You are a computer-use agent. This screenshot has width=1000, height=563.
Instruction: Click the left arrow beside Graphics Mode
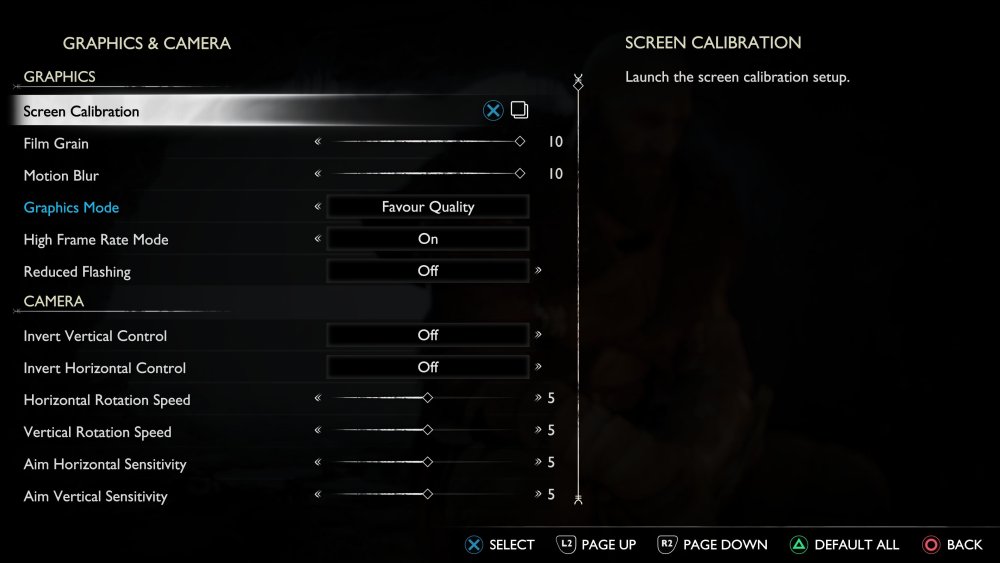tap(318, 207)
